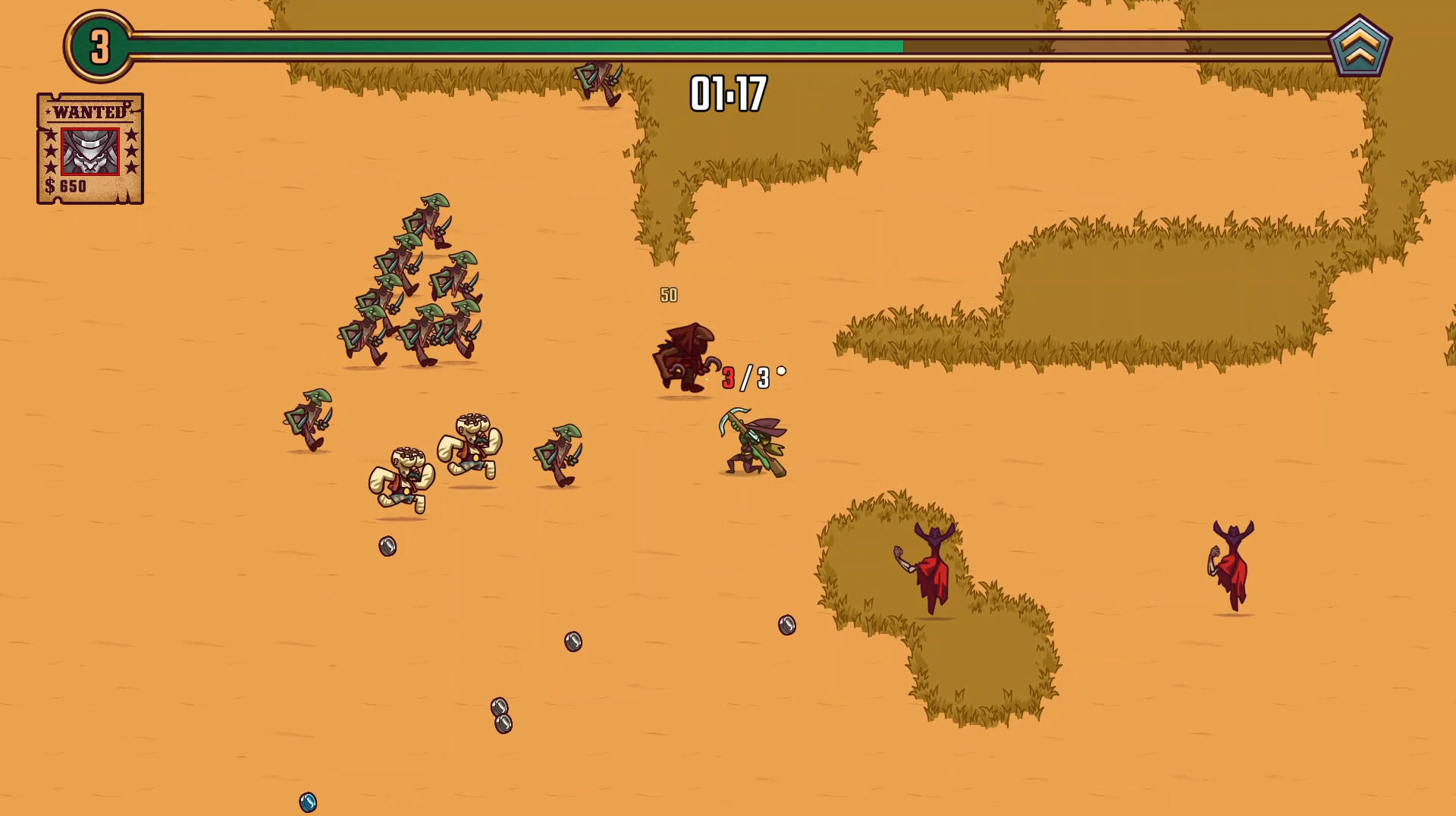Click the blue gem pickup at the bottom

click(307, 800)
